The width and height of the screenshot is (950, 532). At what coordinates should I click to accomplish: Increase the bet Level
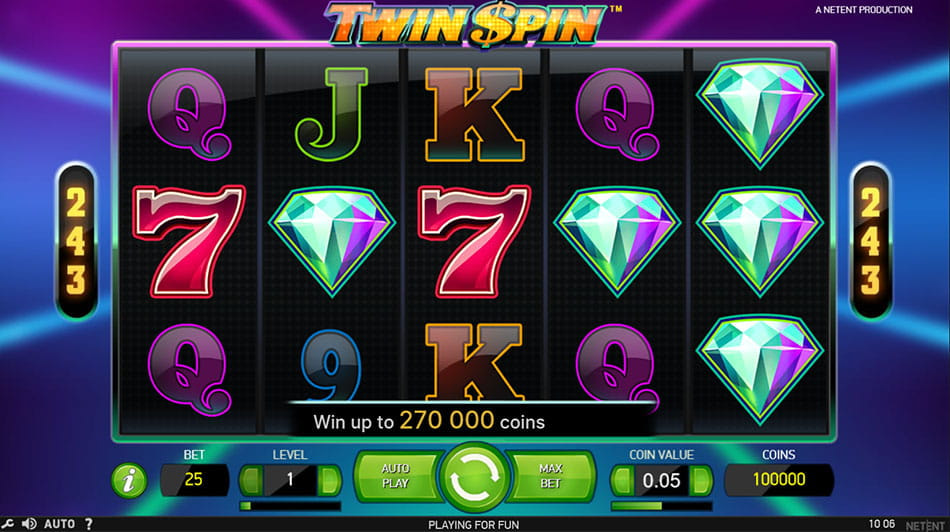point(329,480)
